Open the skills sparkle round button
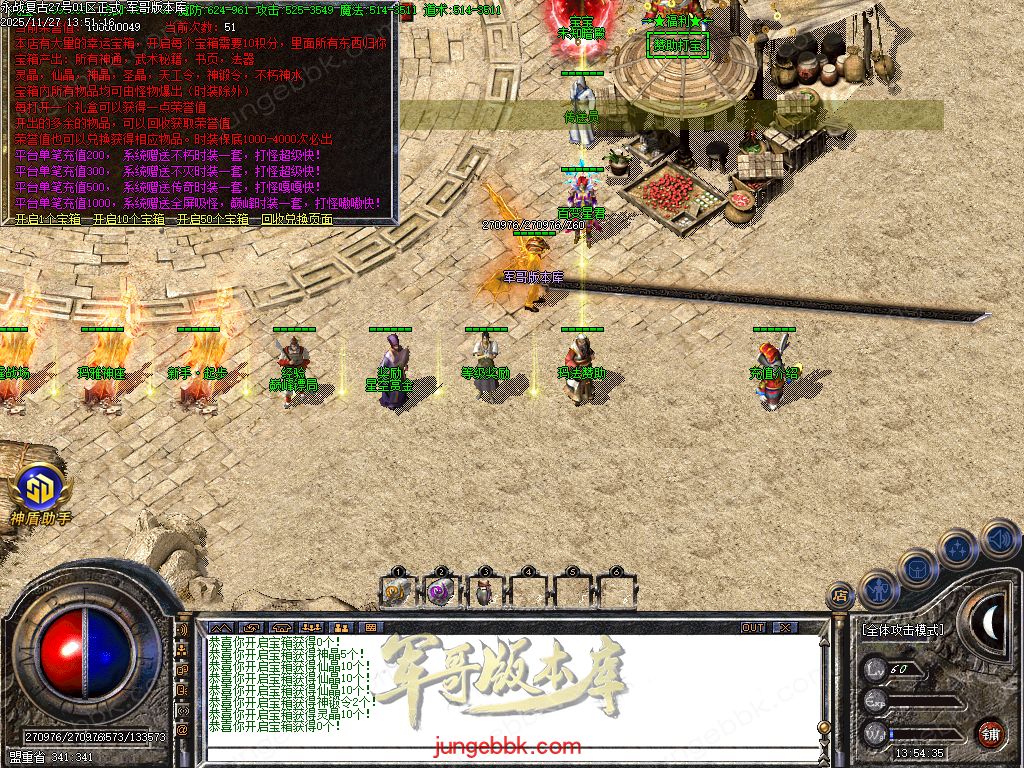 (958, 548)
